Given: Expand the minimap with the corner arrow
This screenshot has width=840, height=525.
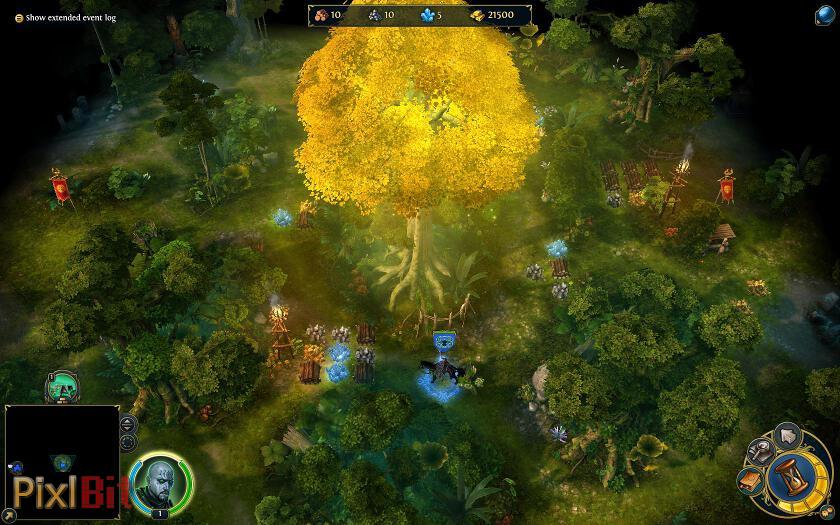Looking at the screenshot, I should pos(10,516).
